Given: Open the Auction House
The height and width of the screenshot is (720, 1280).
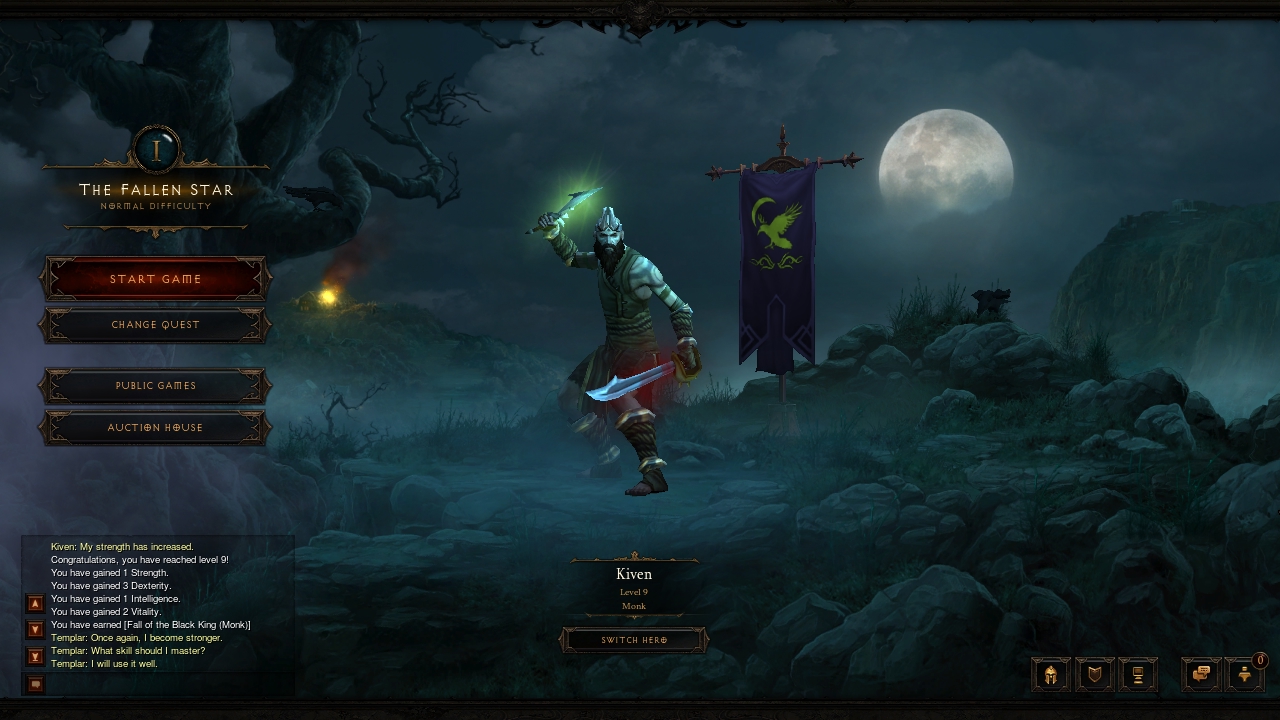Looking at the screenshot, I should click(155, 428).
